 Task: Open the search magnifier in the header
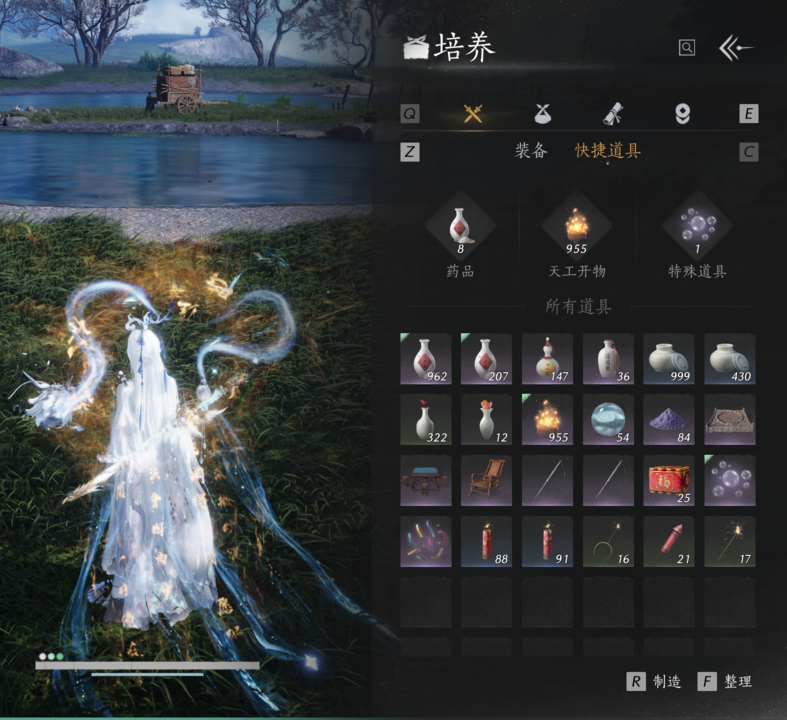[686, 47]
